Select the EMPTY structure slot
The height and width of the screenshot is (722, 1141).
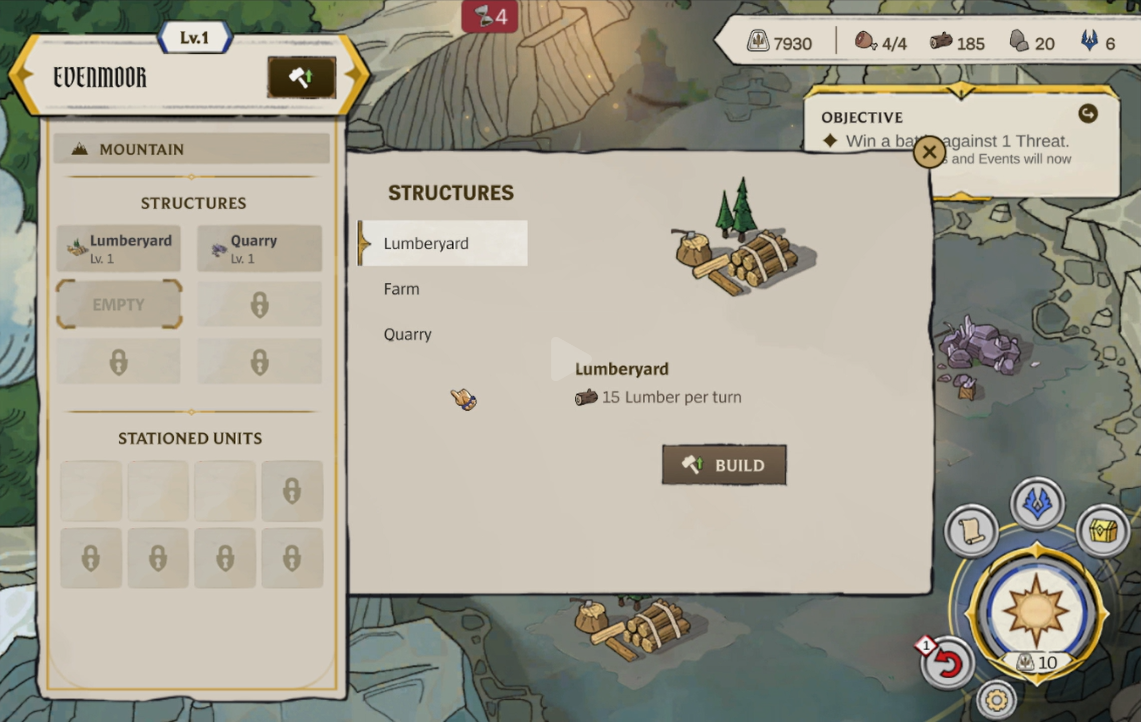tap(119, 304)
